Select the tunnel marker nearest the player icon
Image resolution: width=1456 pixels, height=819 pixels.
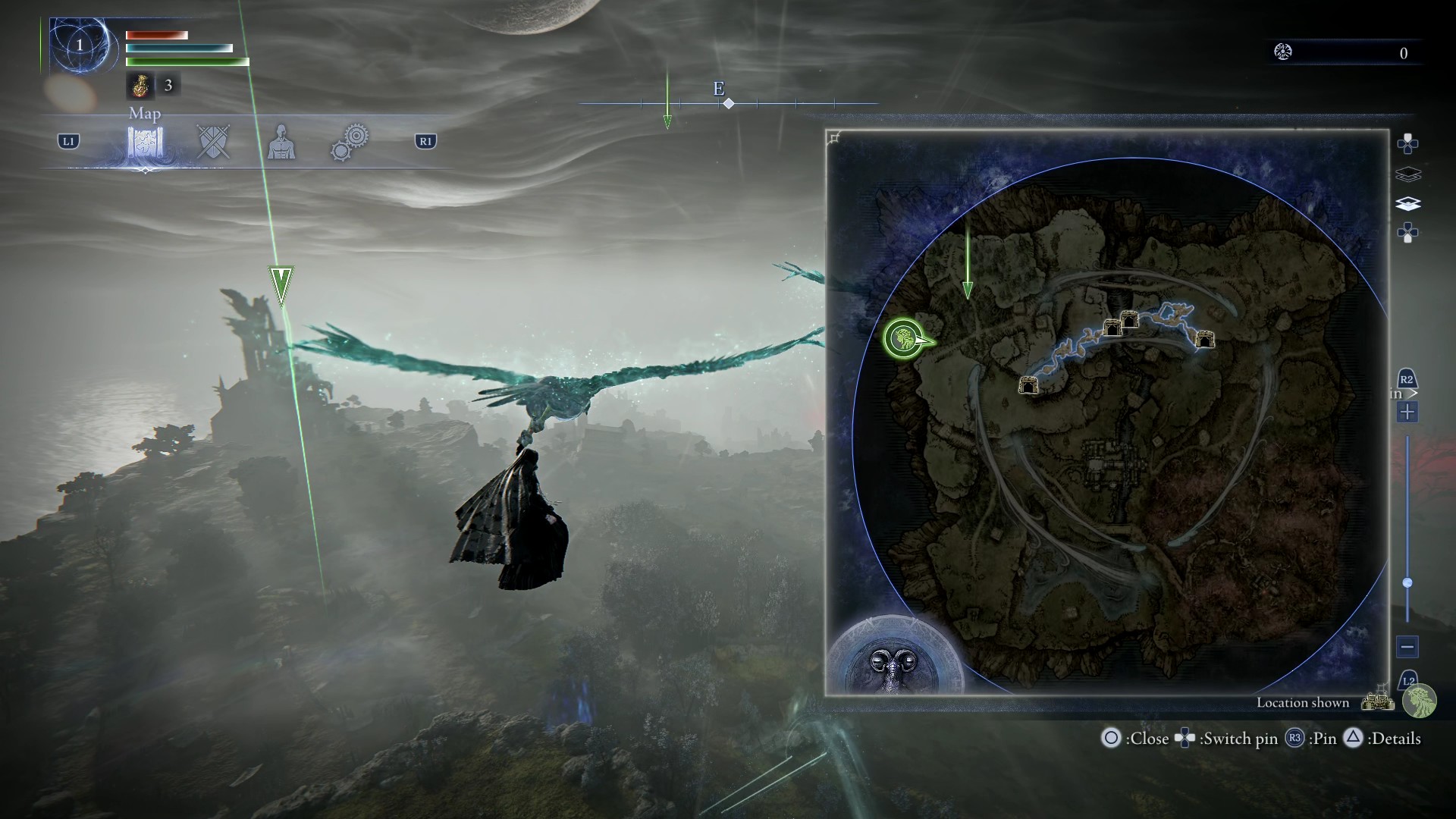1028,385
